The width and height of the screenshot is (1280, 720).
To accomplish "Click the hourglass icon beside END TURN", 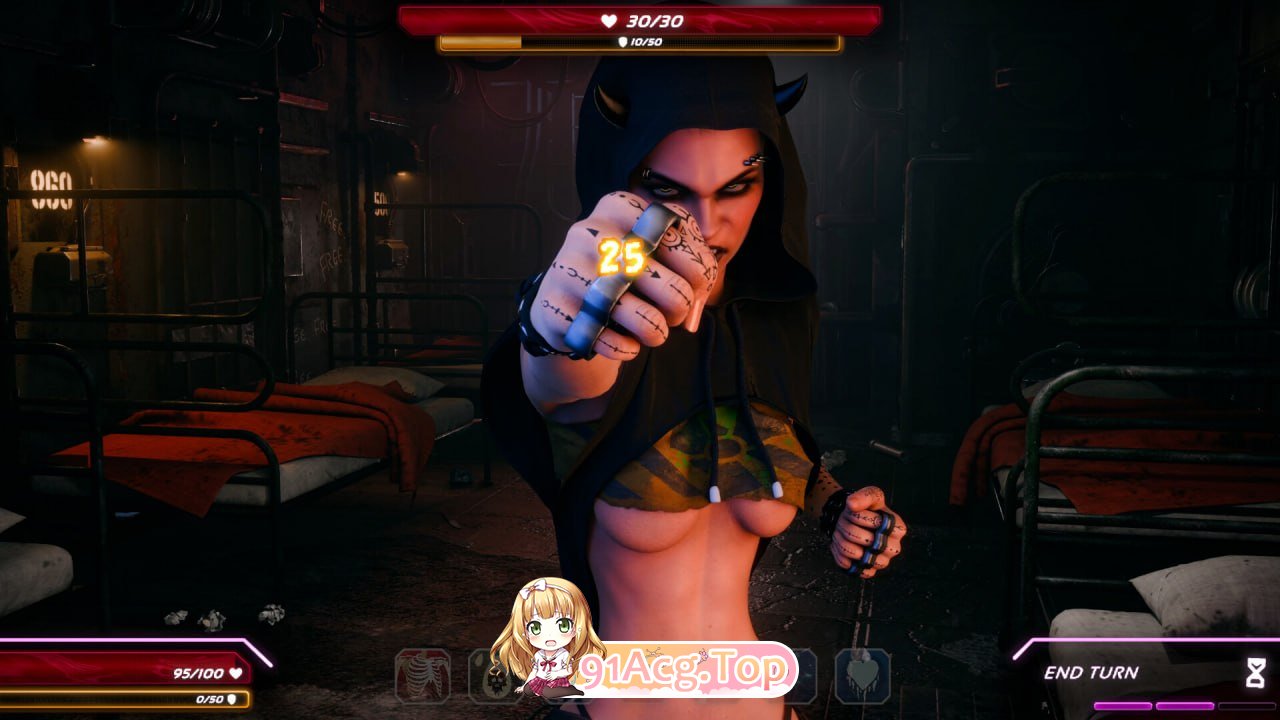I will coord(1256,672).
